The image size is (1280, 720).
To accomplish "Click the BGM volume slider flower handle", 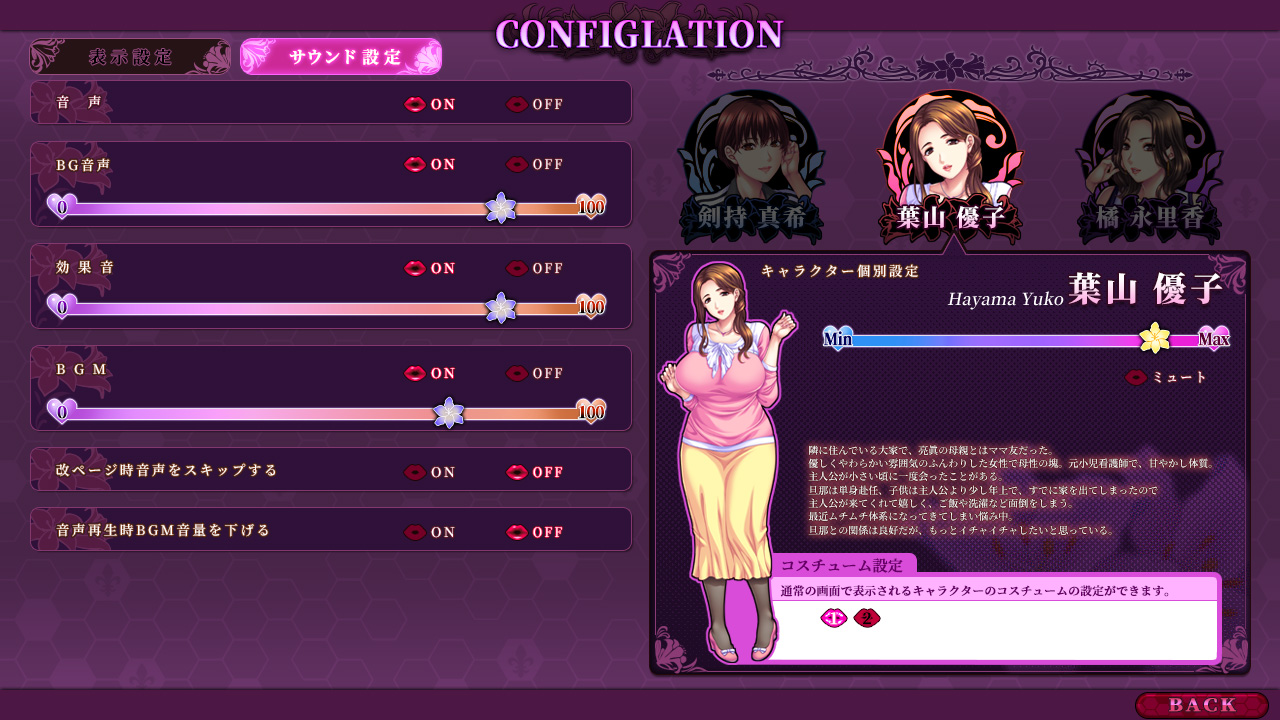I will point(450,412).
